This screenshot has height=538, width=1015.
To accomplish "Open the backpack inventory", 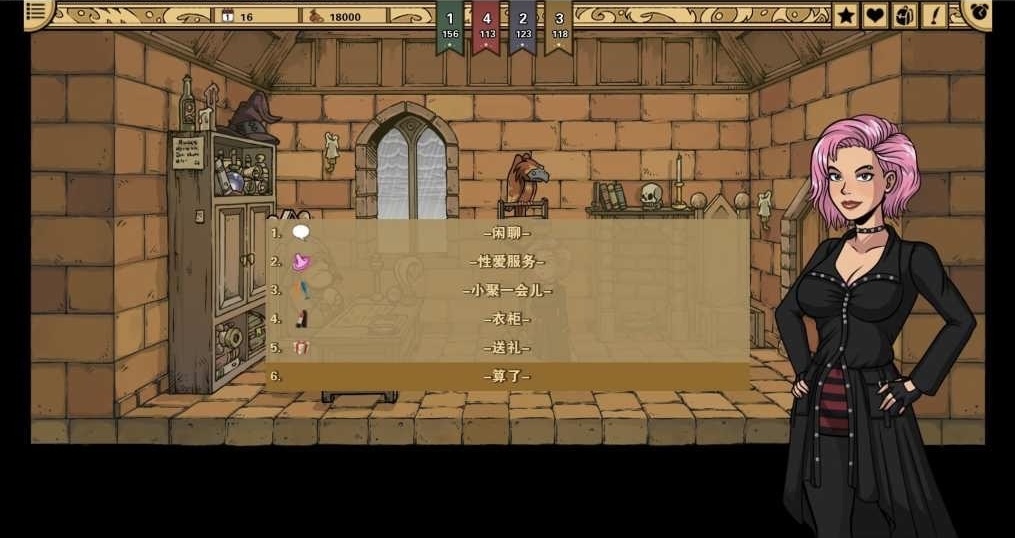I will pyautogui.click(x=904, y=15).
